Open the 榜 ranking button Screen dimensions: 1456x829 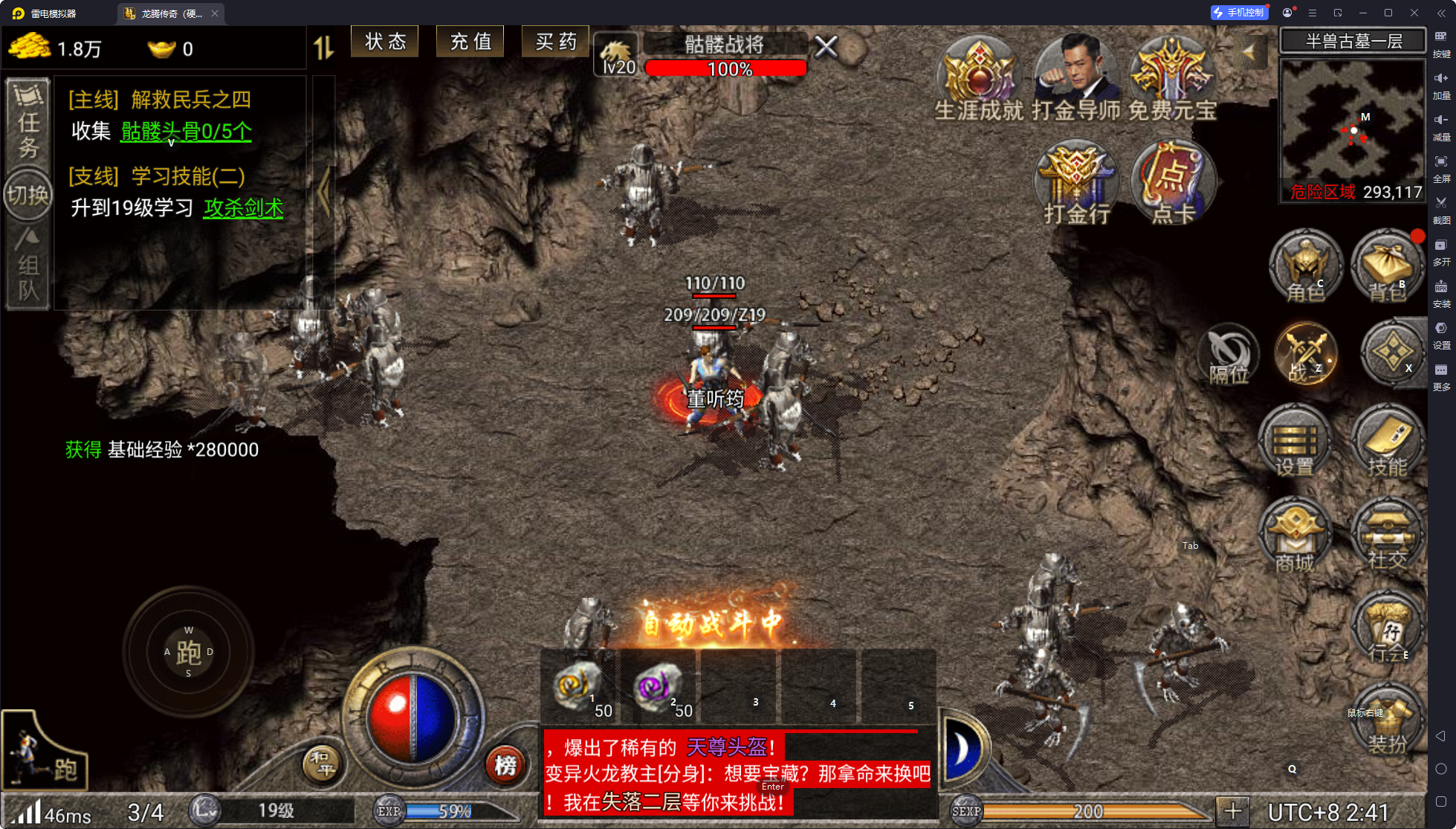(x=505, y=764)
